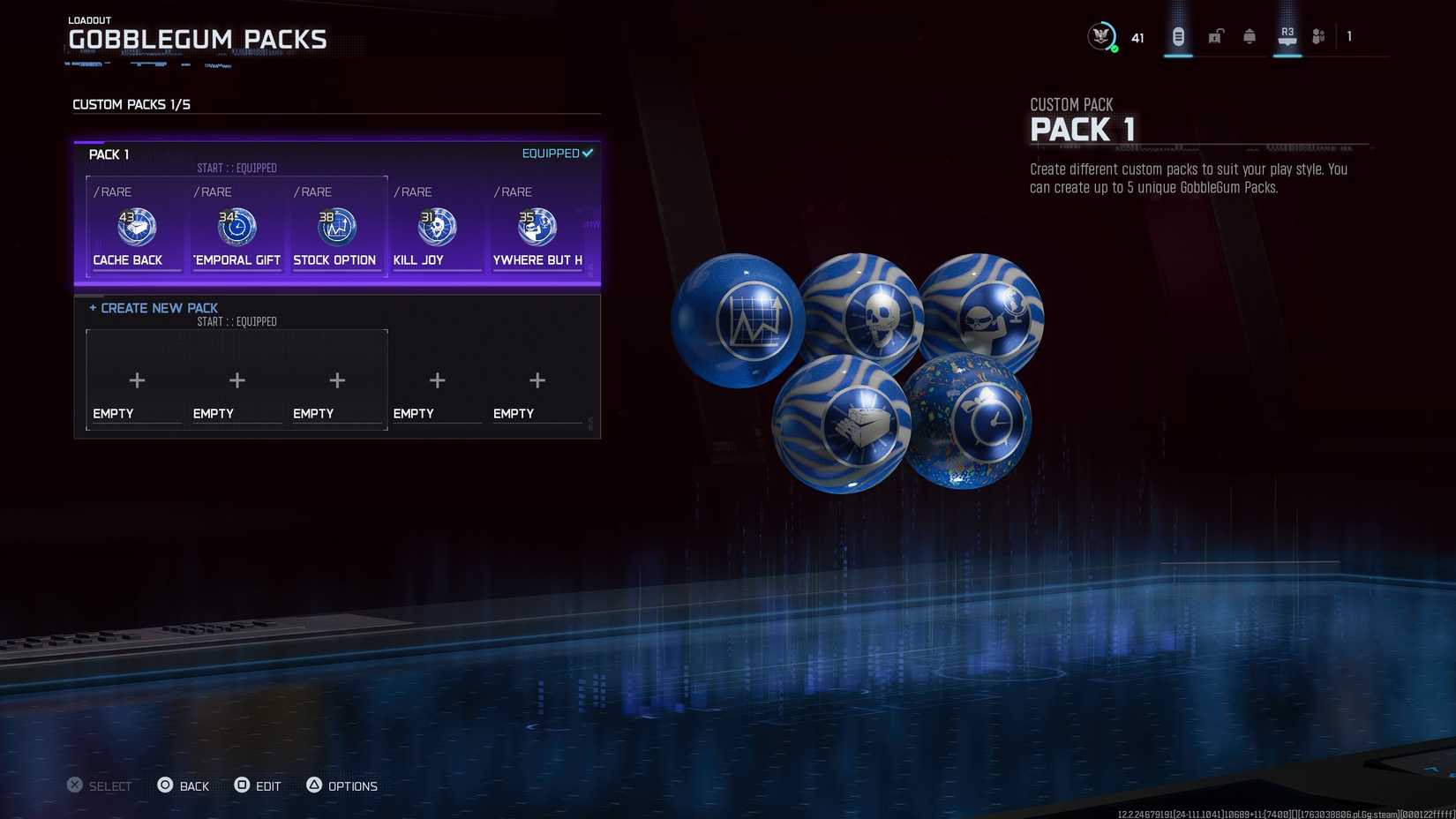Open Options from the bottom bar
1456x819 pixels.
[x=342, y=785]
